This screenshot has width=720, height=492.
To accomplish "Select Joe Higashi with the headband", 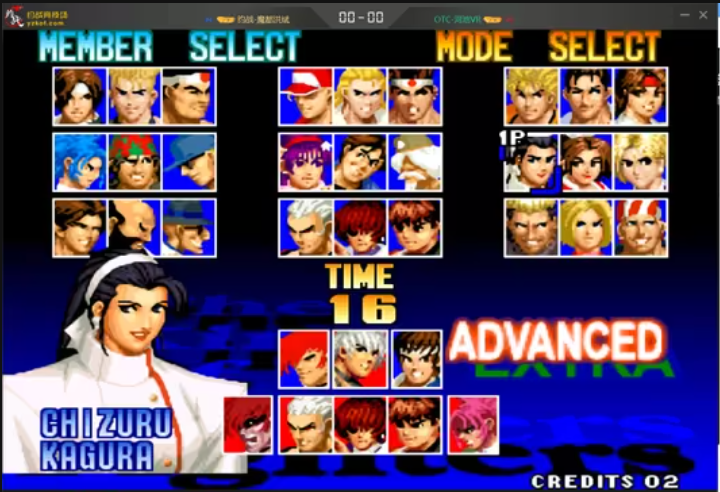I will tap(414, 96).
